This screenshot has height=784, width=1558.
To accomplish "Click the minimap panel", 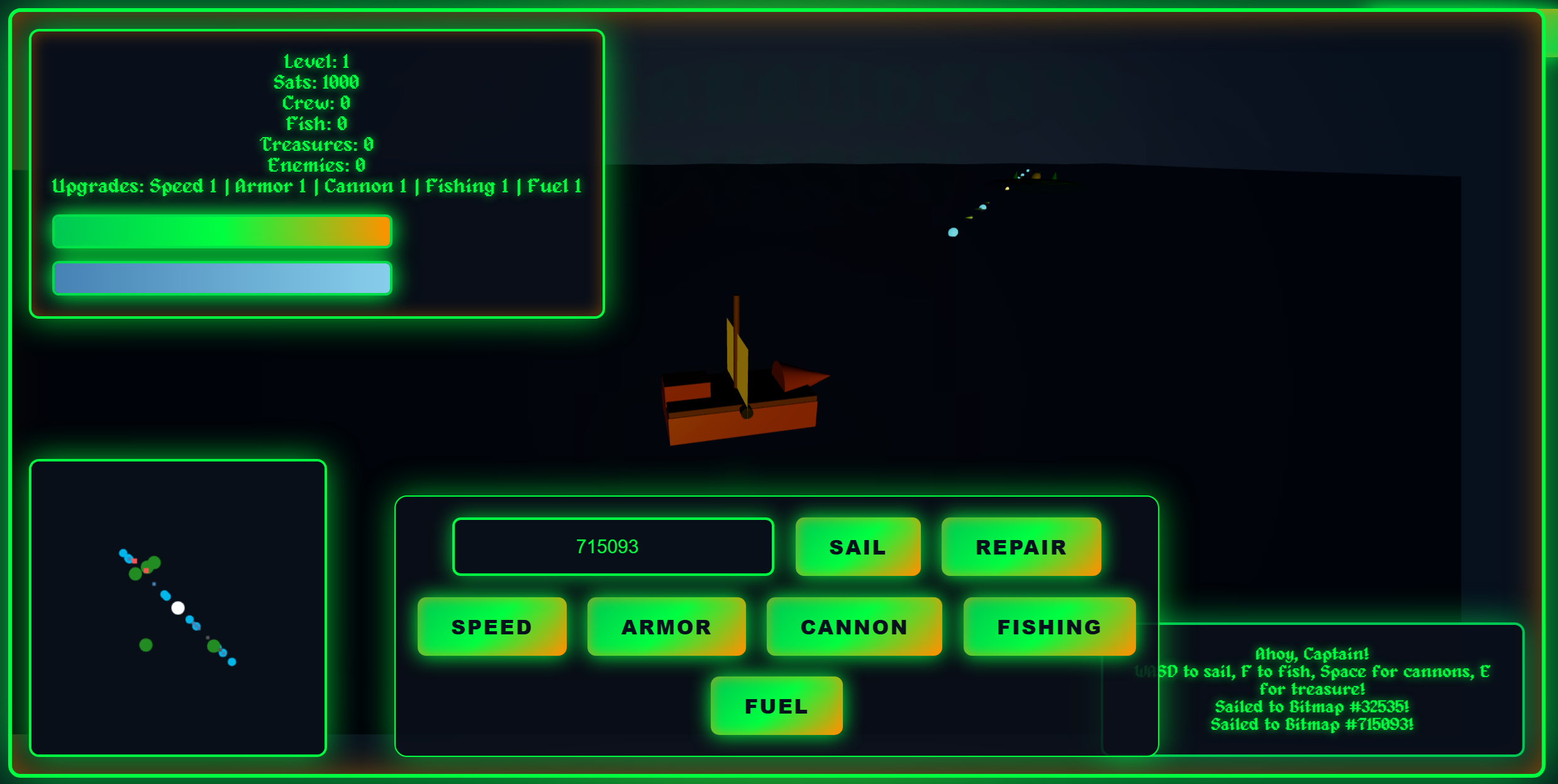I will (178, 608).
